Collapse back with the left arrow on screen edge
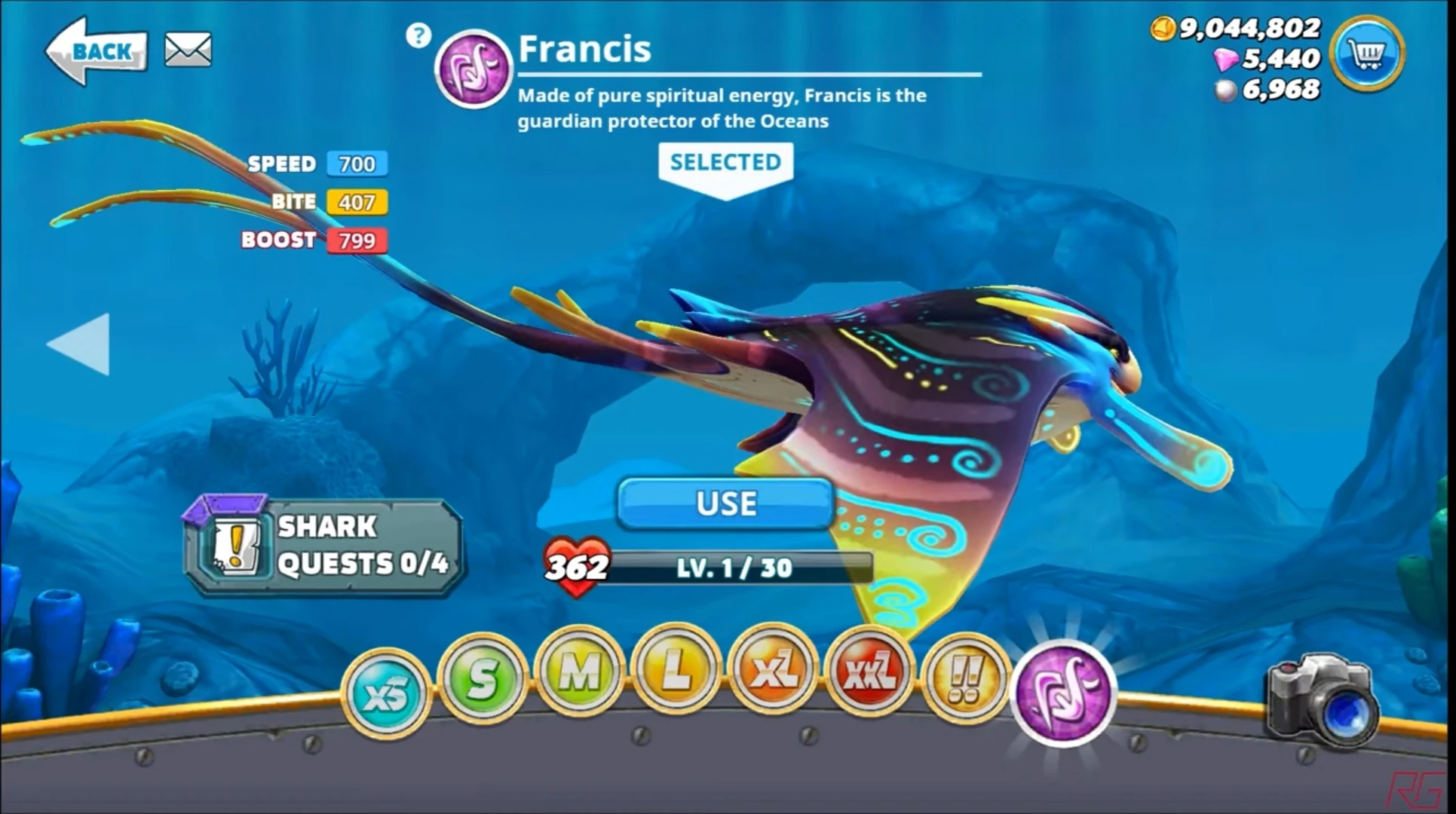 (83, 344)
